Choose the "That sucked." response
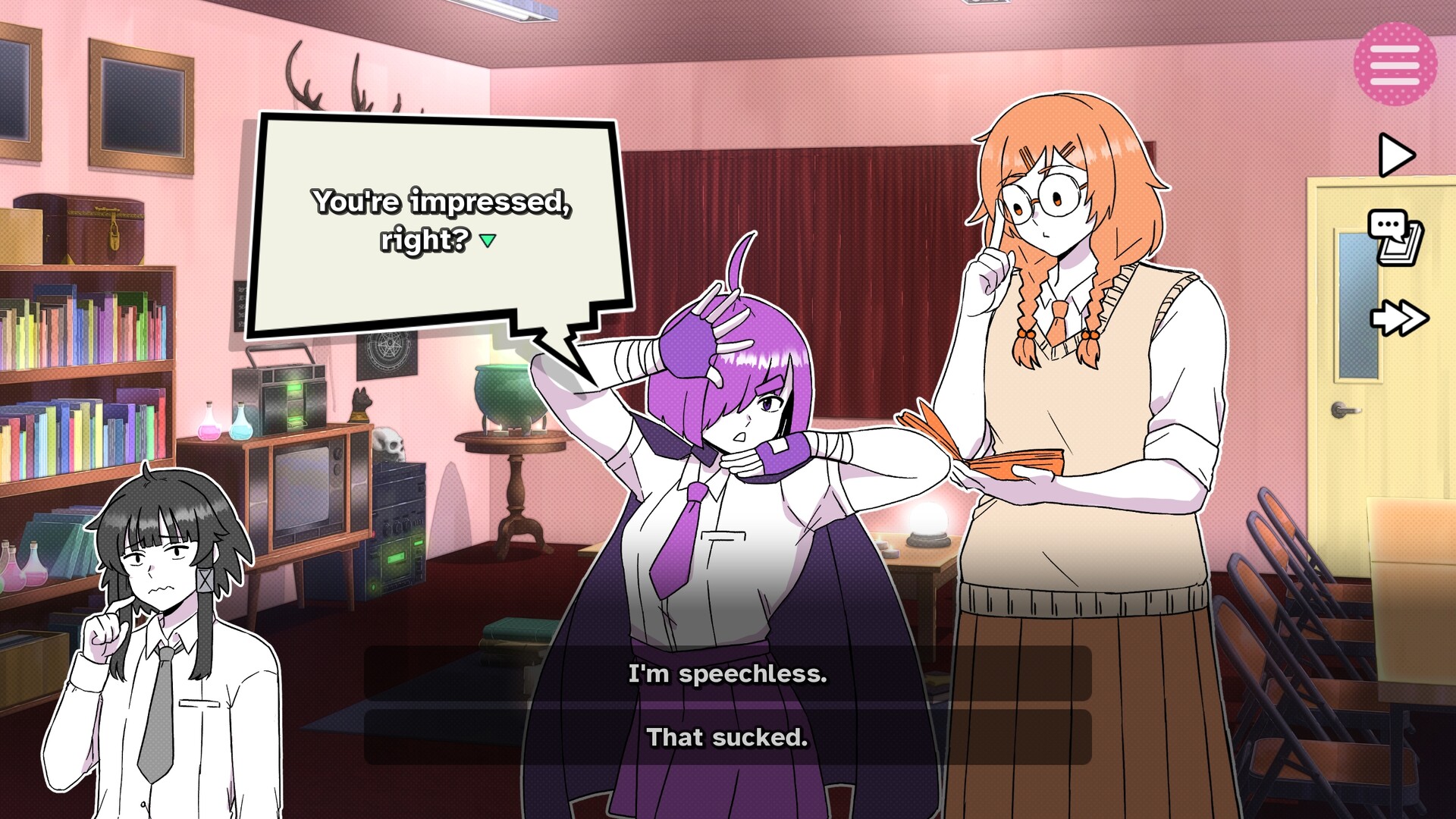Screen dimensions: 1456x819 point(726,735)
